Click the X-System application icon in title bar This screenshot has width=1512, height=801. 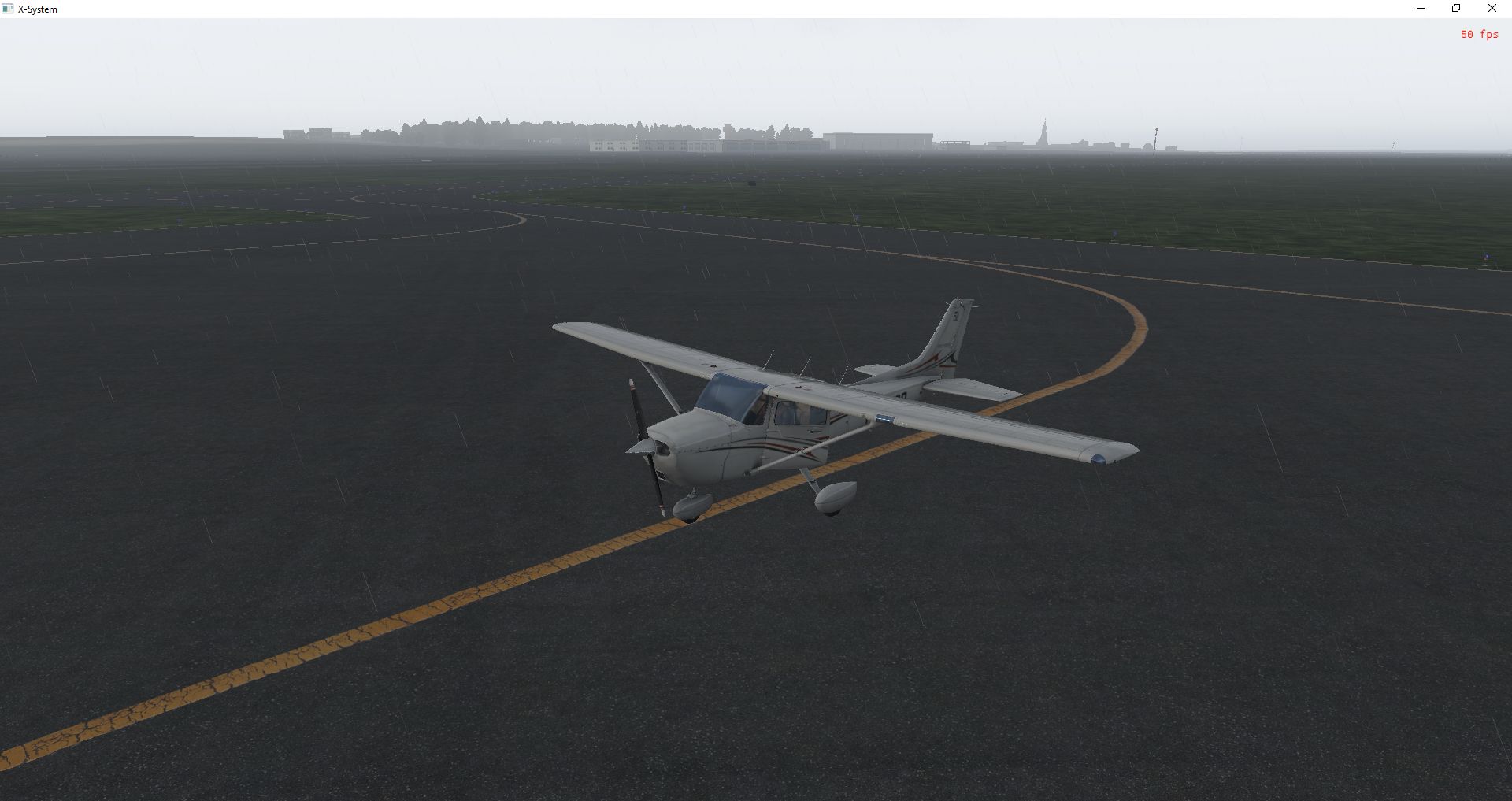pyautogui.click(x=8, y=9)
